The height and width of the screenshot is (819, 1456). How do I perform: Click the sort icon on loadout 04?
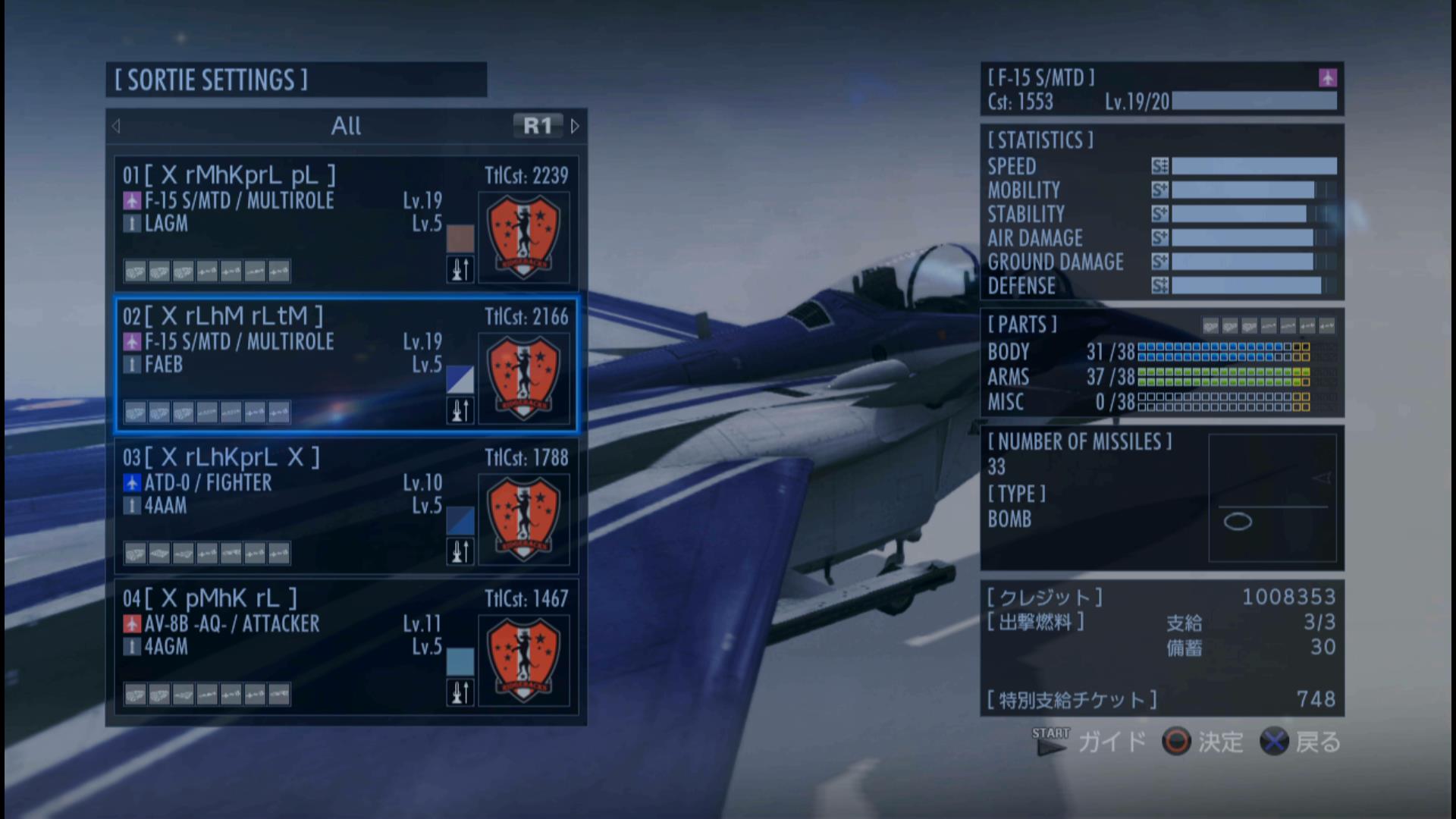coord(460,692)
